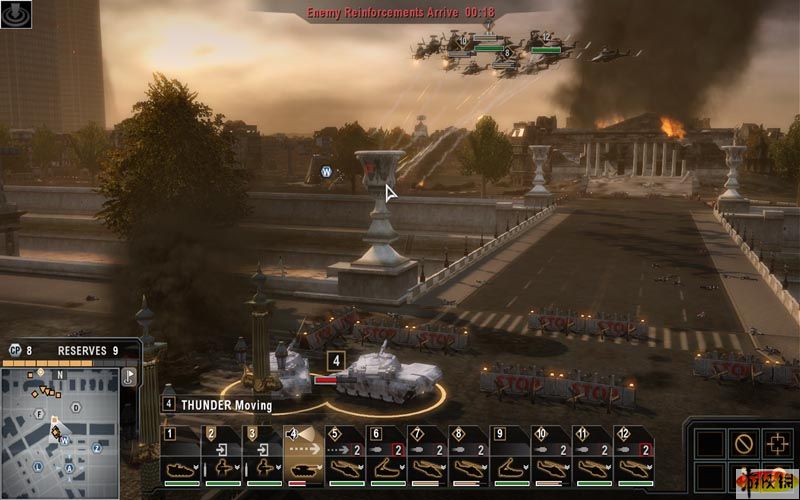
Task: Select unit group 9 card
Action: click(510, 457)
